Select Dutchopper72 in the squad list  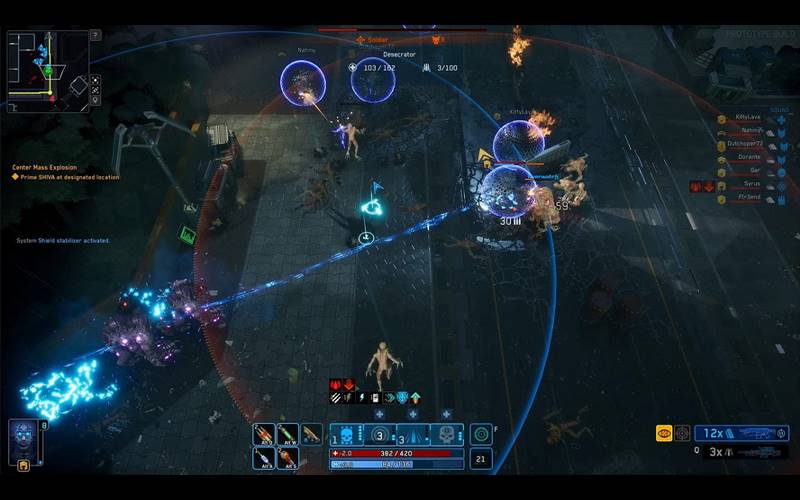click(x=740, y=144)
